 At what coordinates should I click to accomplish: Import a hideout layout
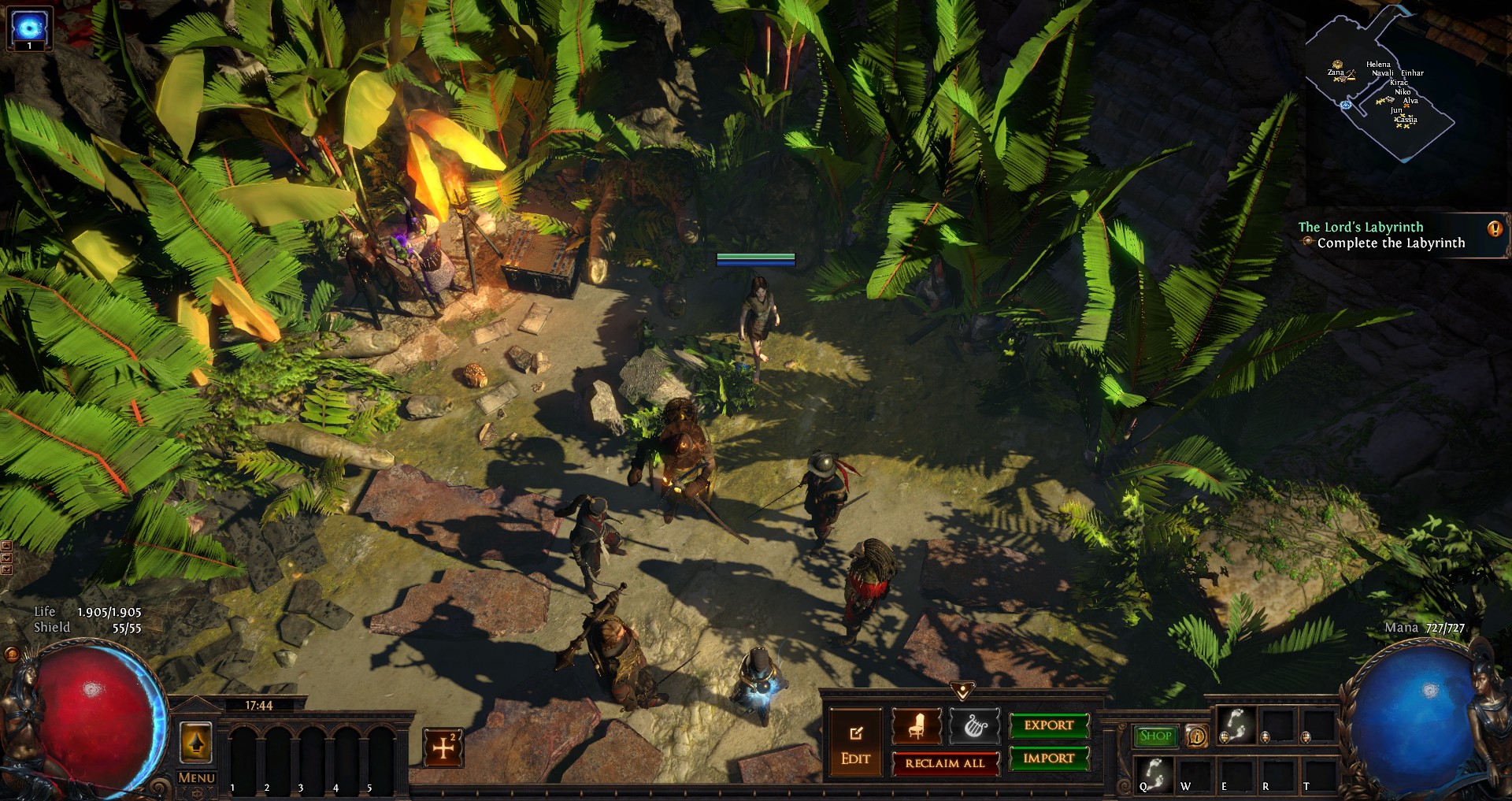pos(1049,758)
